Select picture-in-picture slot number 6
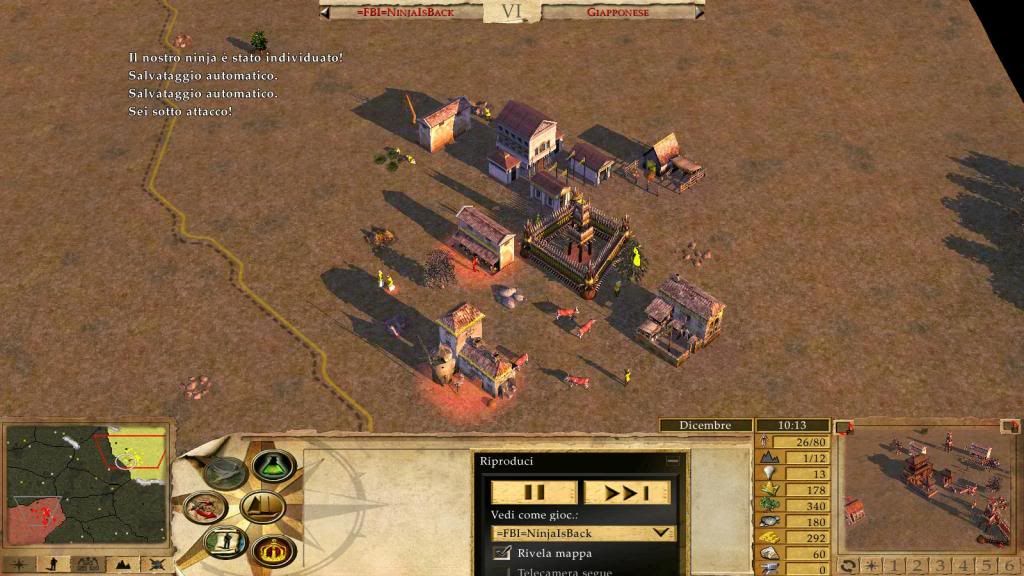 coord(1009,566)
